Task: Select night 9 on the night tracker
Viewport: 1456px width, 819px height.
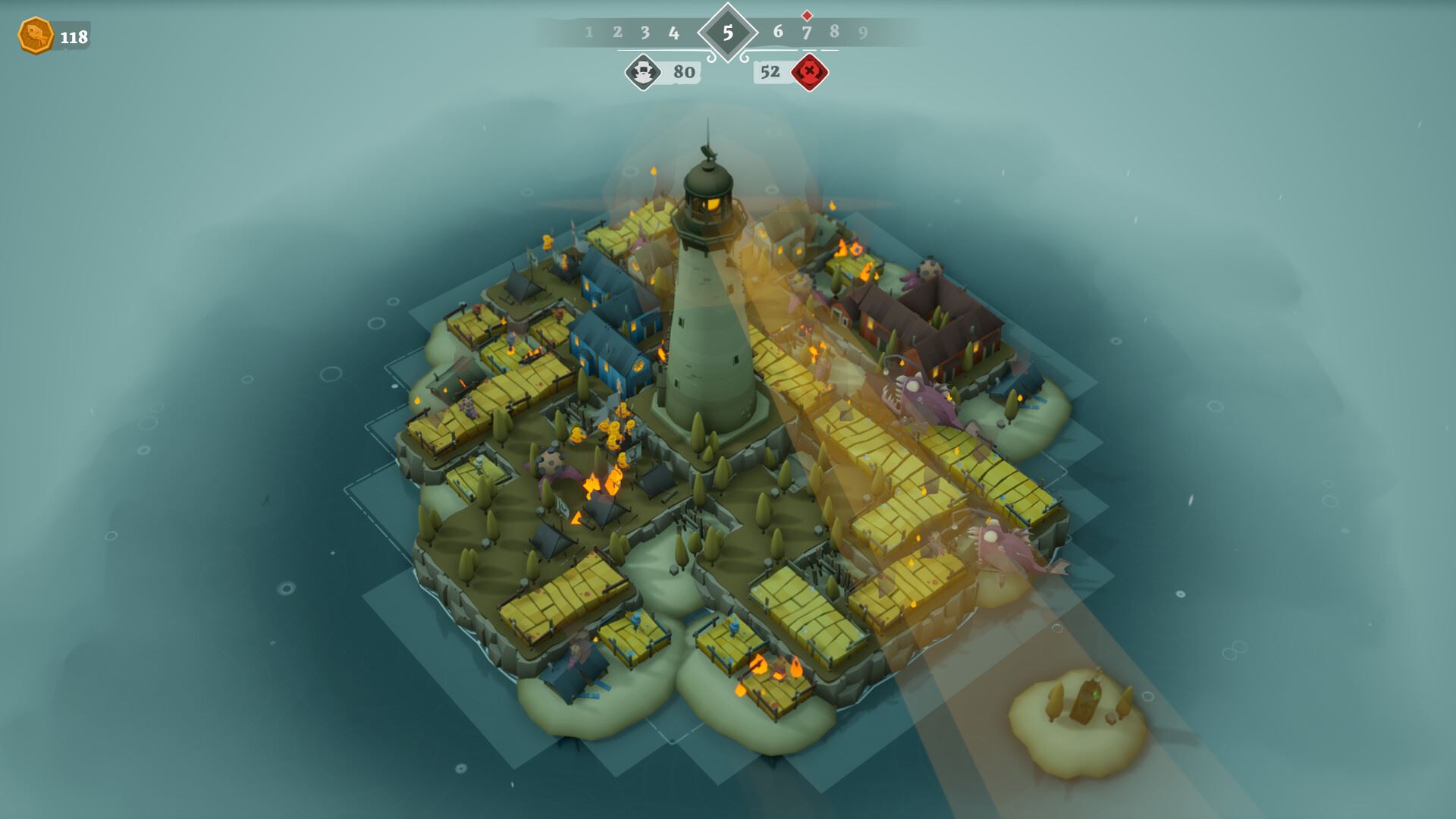Action: [x=863, y=33]
